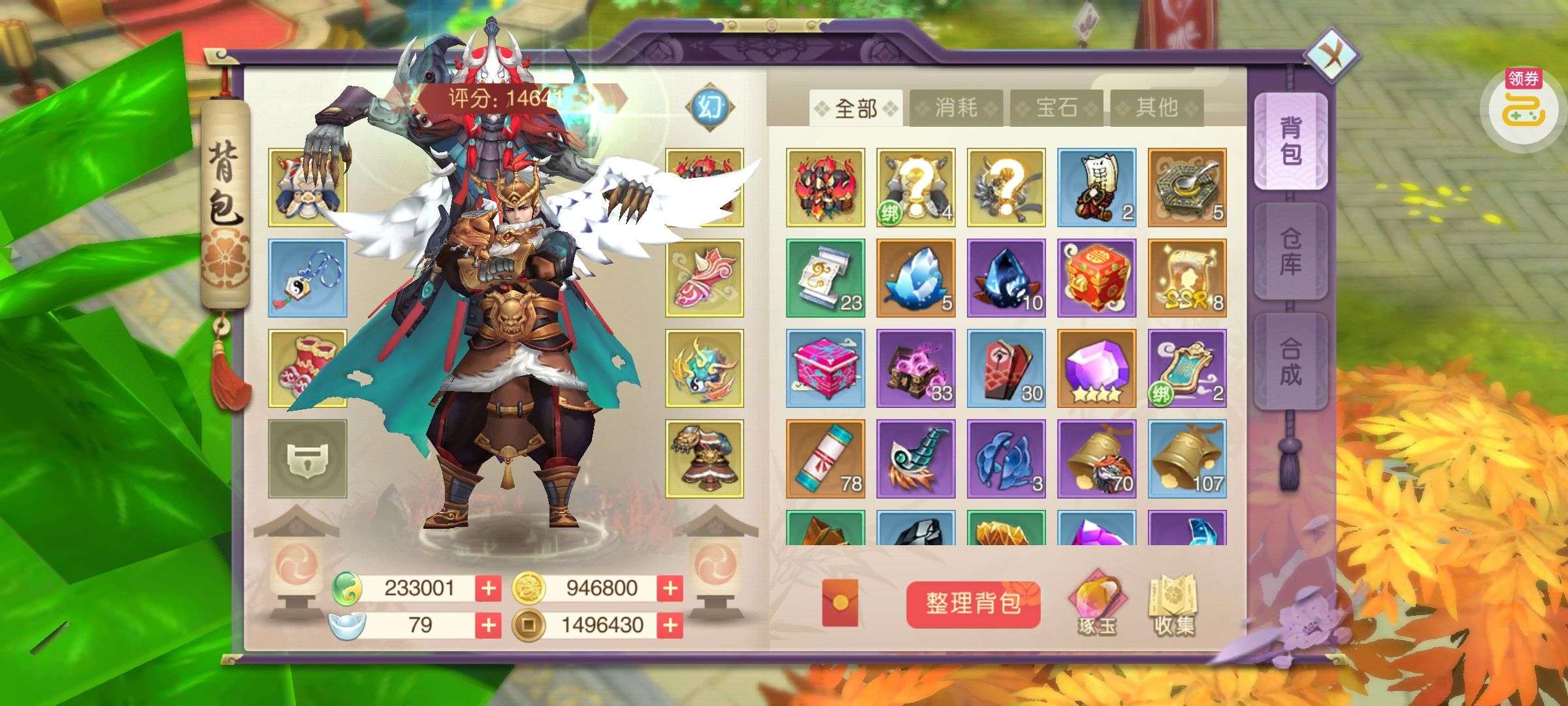
Task: Toggle the 幻 appearance button
Action: (x=710, y=107)
